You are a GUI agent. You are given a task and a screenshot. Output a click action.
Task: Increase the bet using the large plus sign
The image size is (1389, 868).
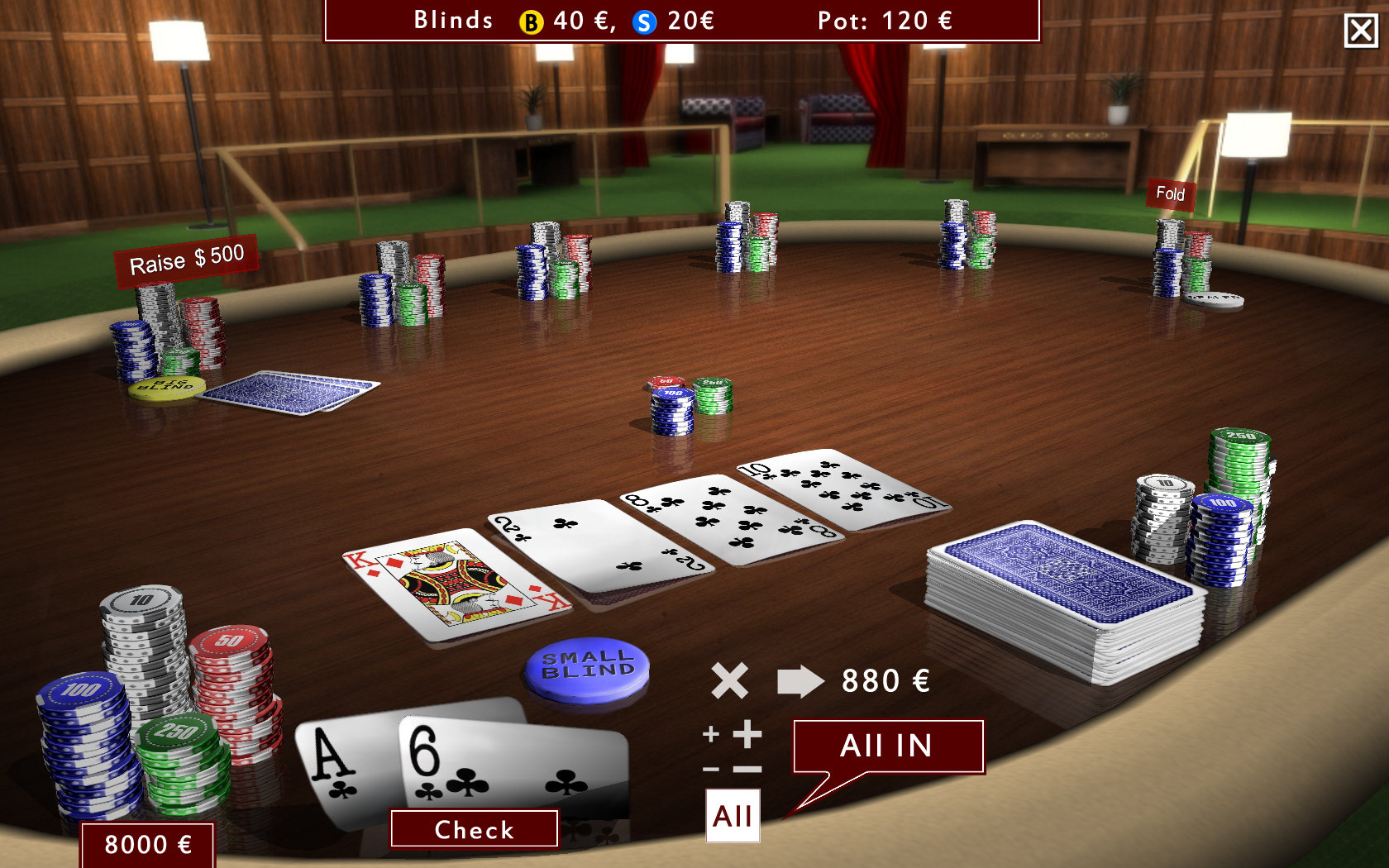[747, 733]
